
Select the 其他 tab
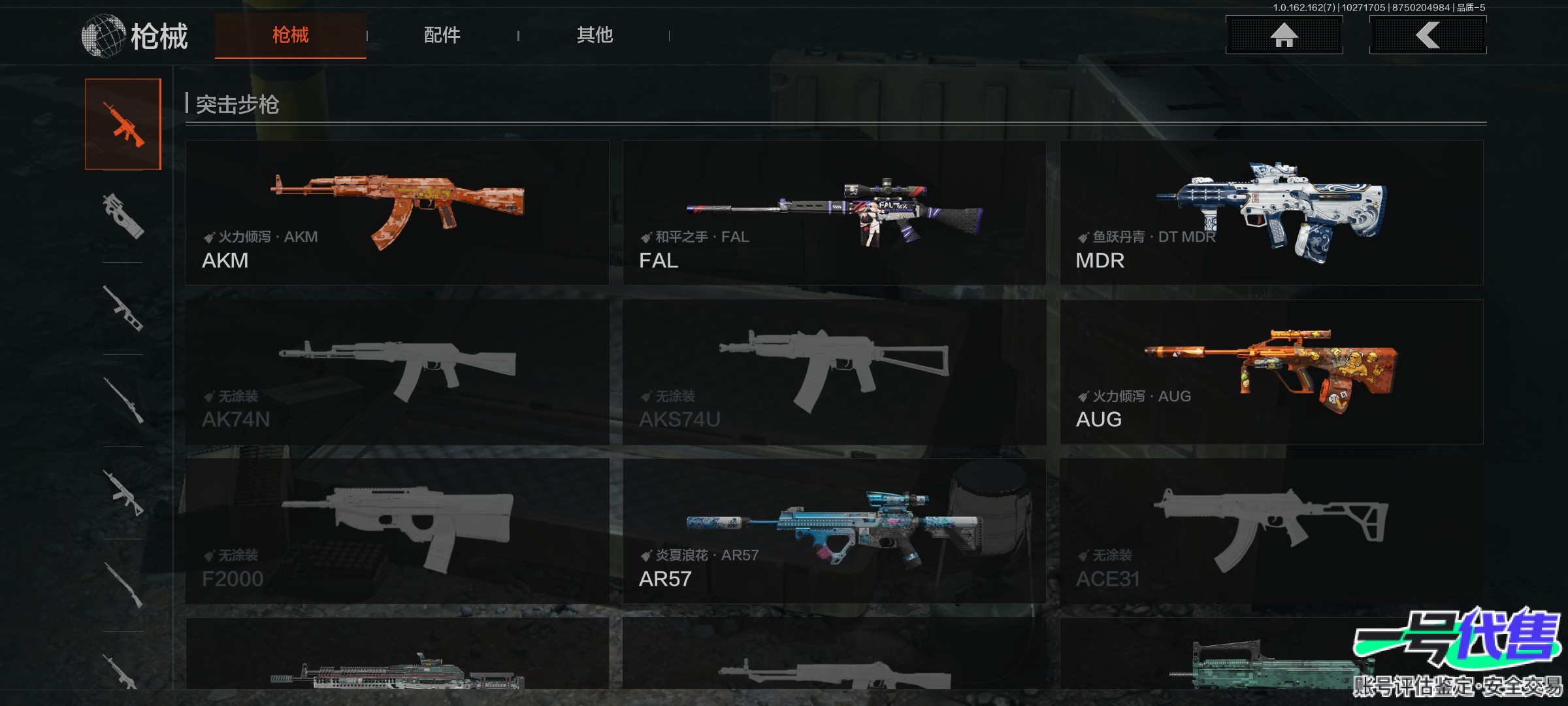tap(595, 35)
